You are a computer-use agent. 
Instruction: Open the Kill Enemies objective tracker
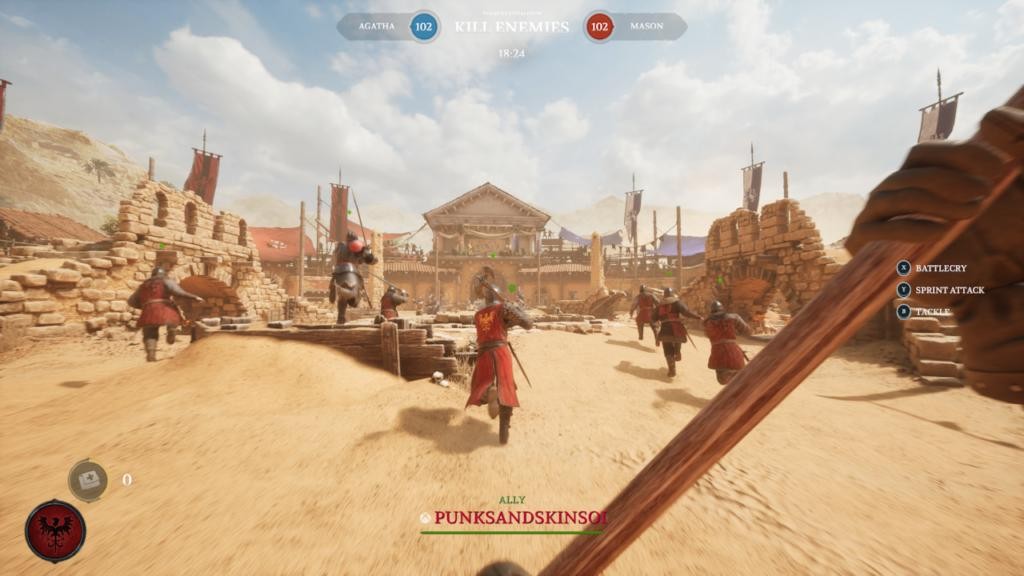point(511,27)
